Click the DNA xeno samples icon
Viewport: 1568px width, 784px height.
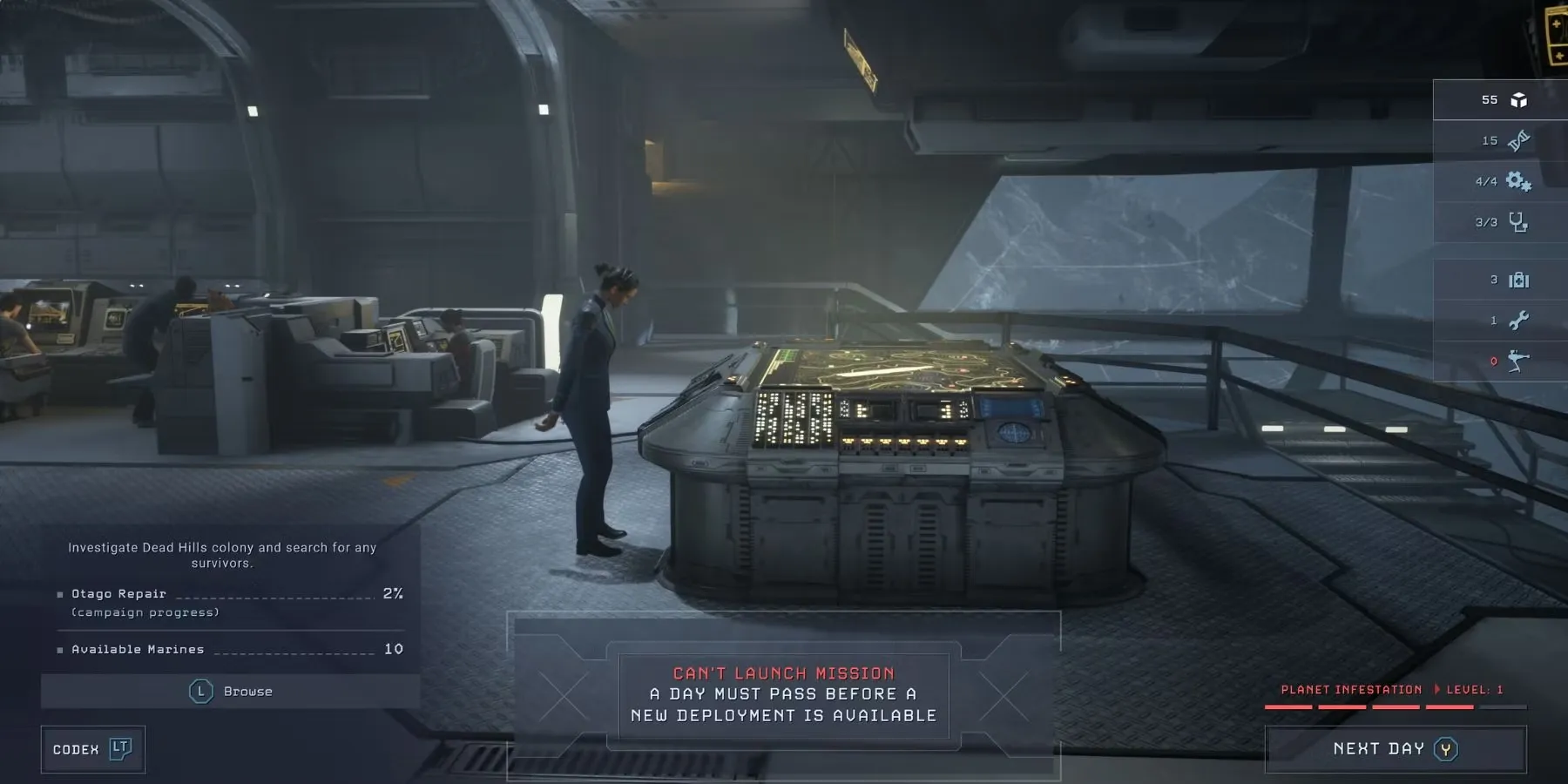pos(1518,140)
